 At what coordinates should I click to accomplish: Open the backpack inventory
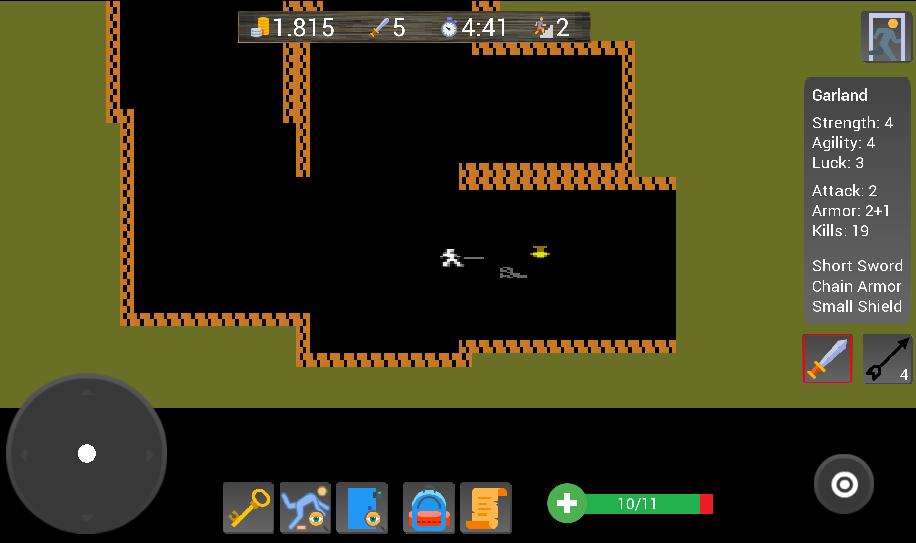(429, 507)
